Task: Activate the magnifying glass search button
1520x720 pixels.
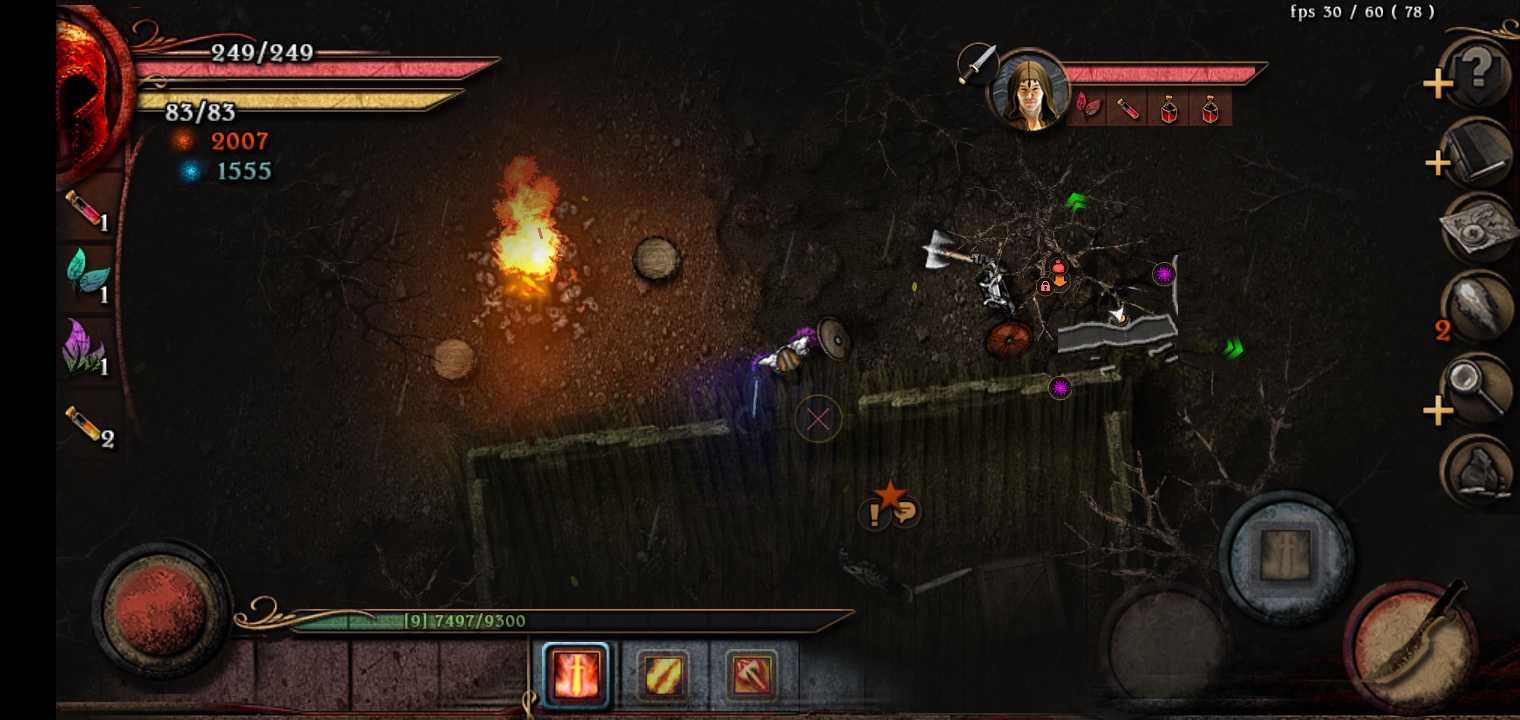Action: click(1478, 390)
